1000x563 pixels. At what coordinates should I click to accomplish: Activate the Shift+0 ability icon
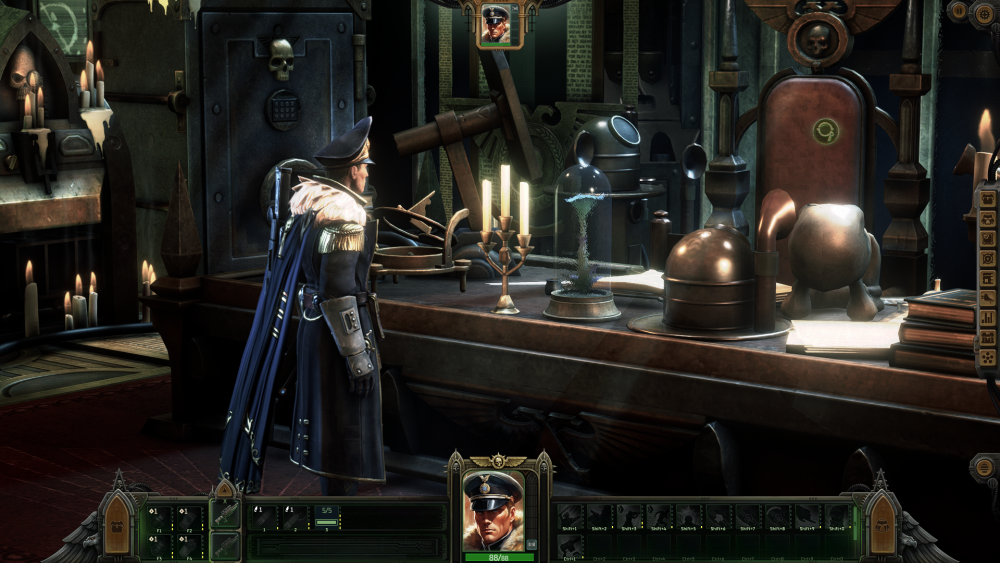pos(838,516)
